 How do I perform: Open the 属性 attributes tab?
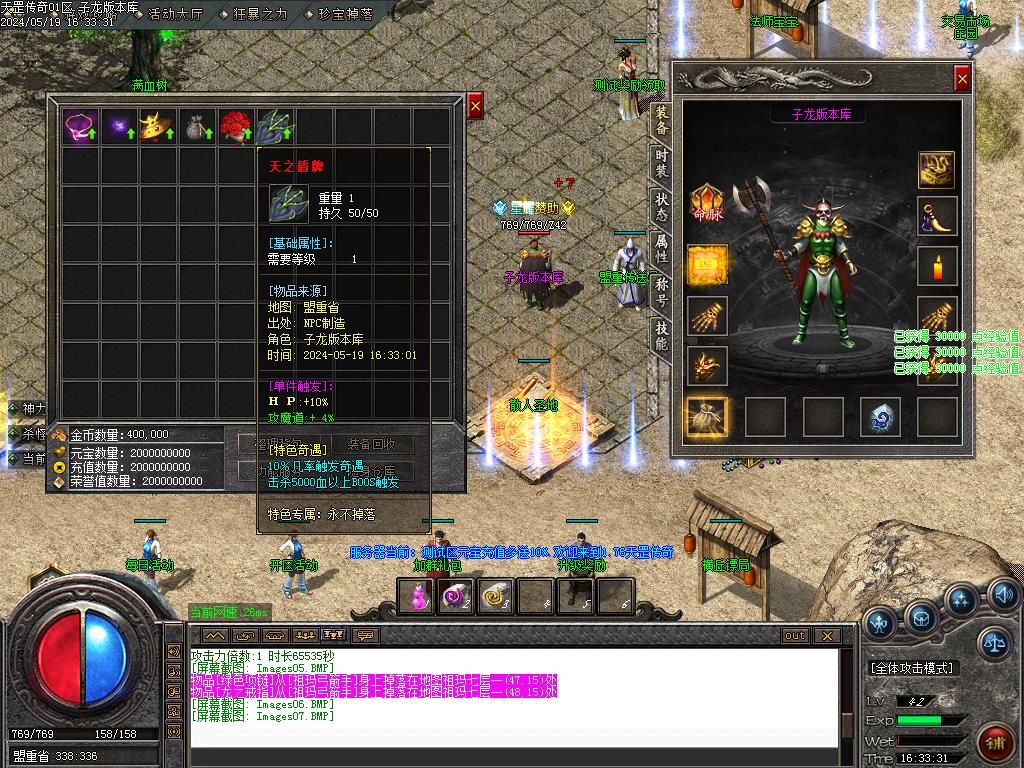(x=661, y=247)
